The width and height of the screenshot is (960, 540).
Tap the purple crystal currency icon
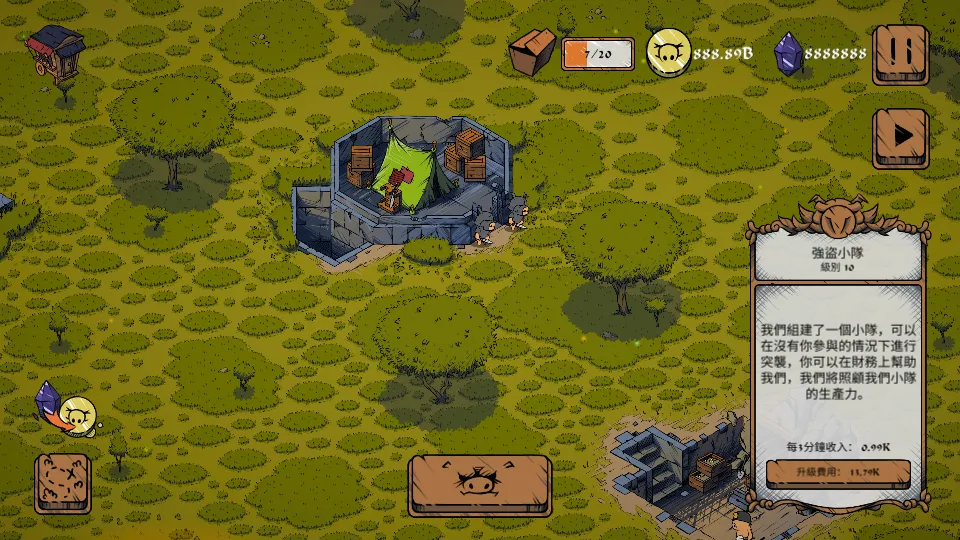[x=788, y=53]
